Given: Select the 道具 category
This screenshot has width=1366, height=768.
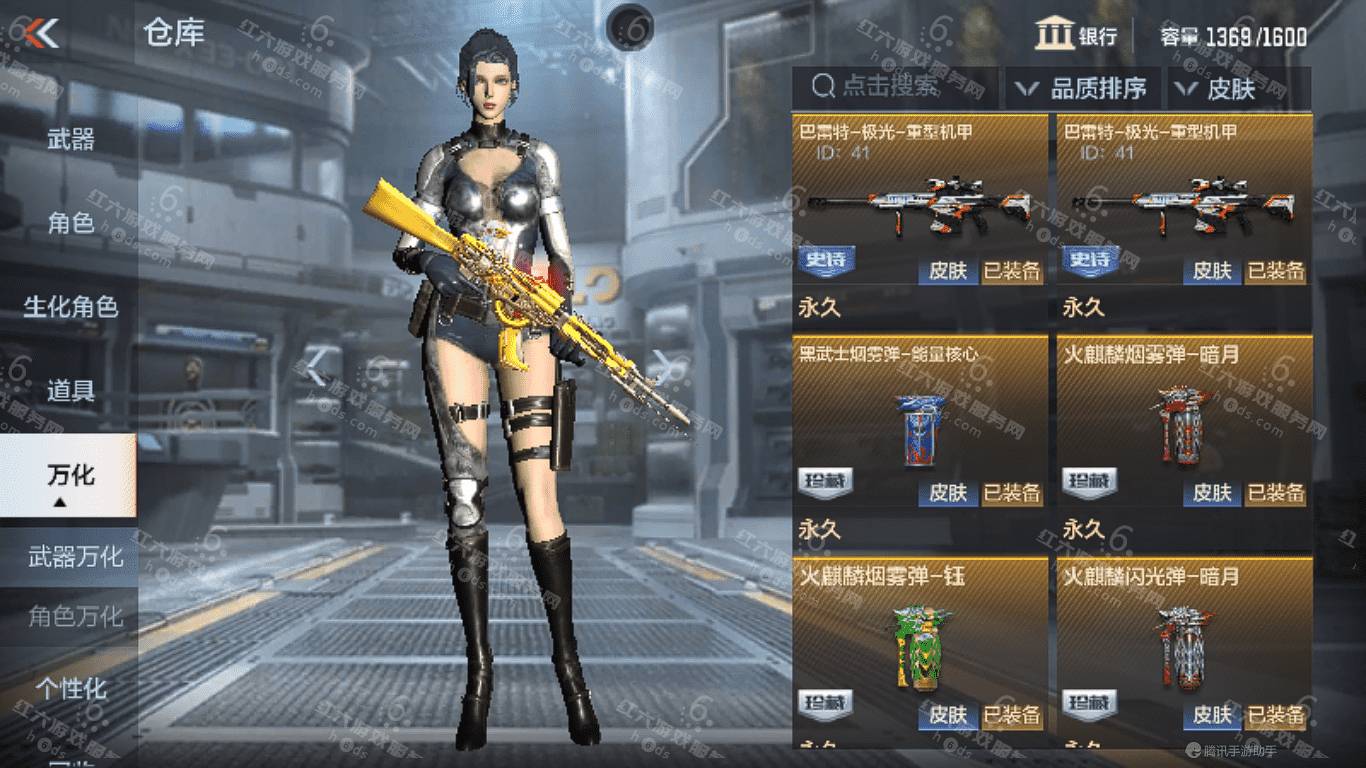Looking at the screenshot, I should (70, 391).
